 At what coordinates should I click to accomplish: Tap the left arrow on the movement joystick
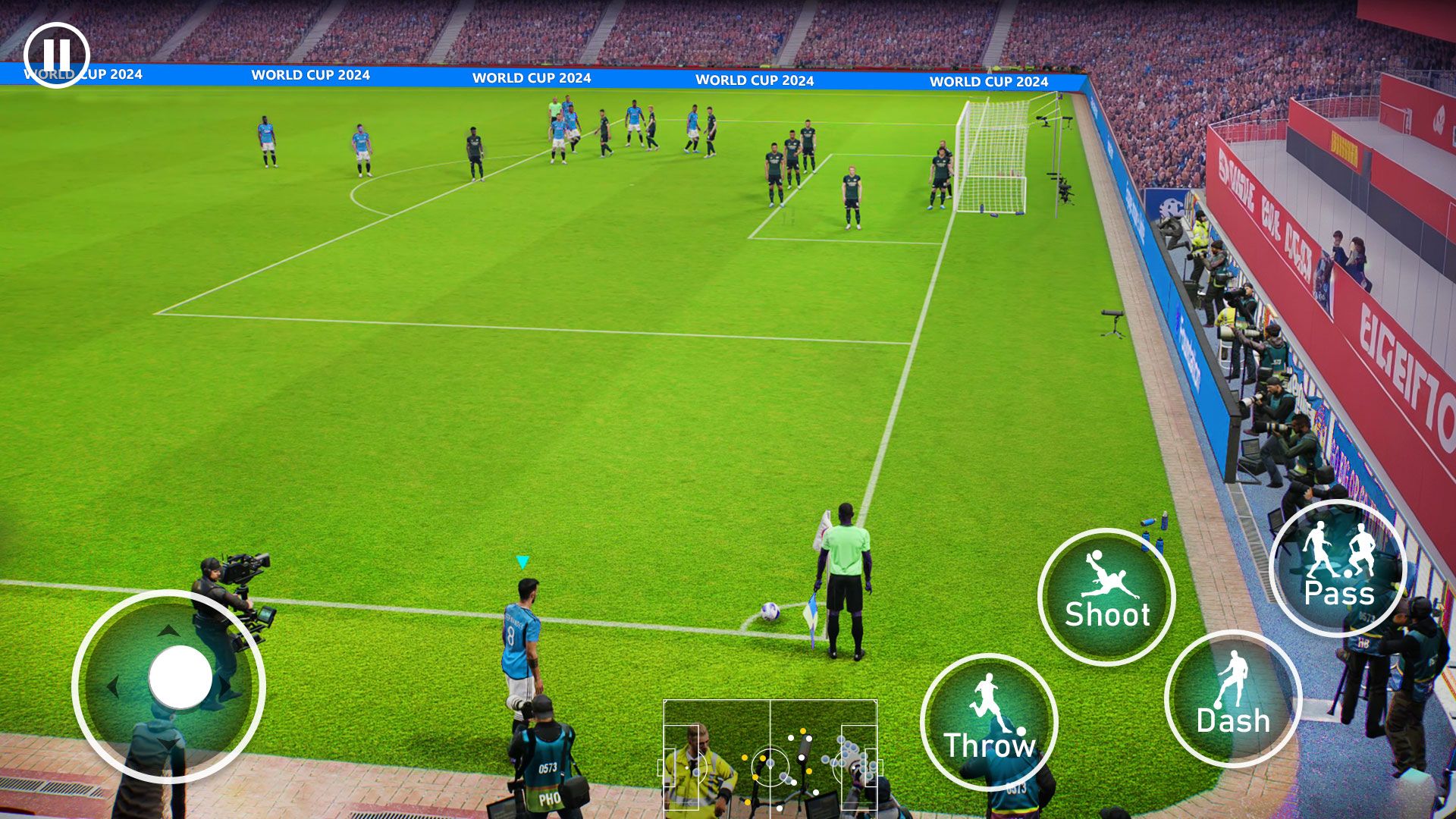tap(114, 687)
